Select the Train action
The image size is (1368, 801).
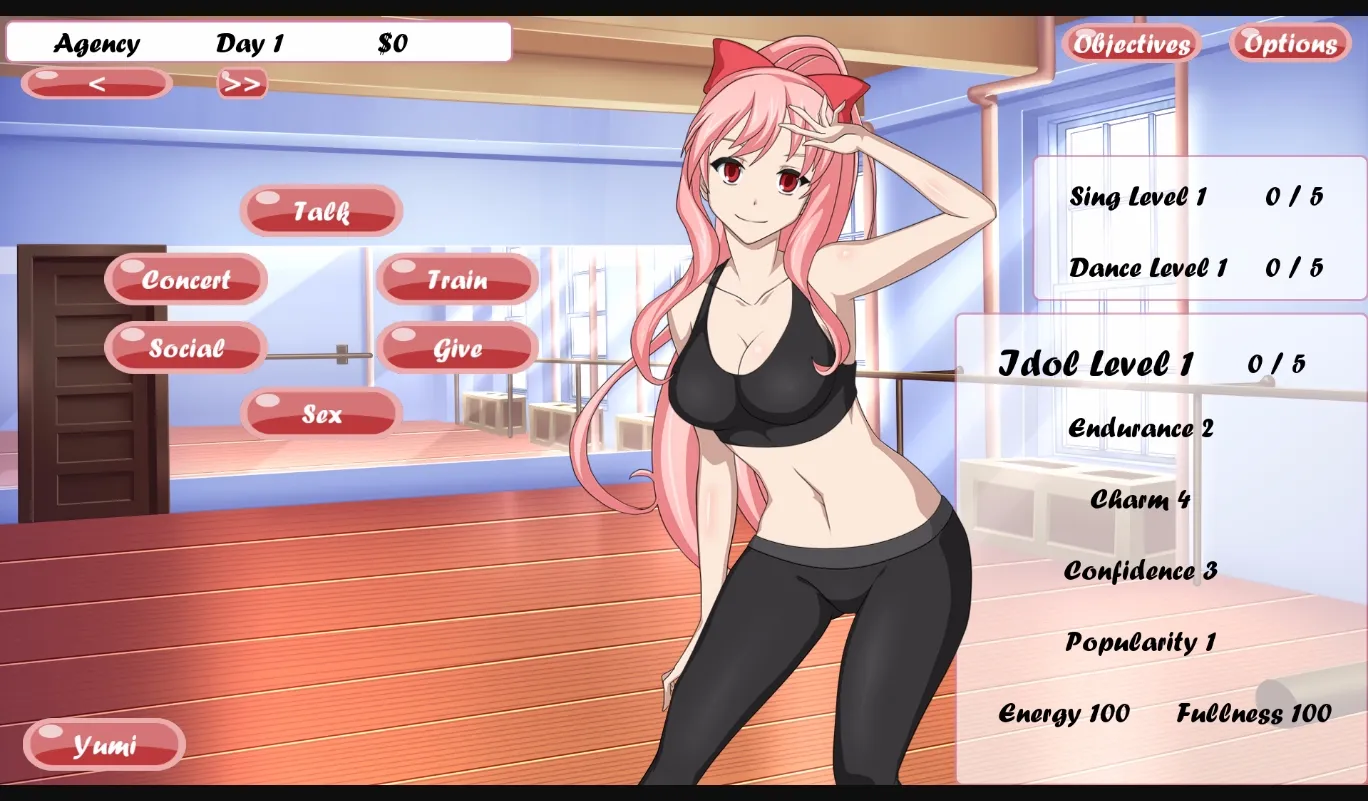pos(456,279)
